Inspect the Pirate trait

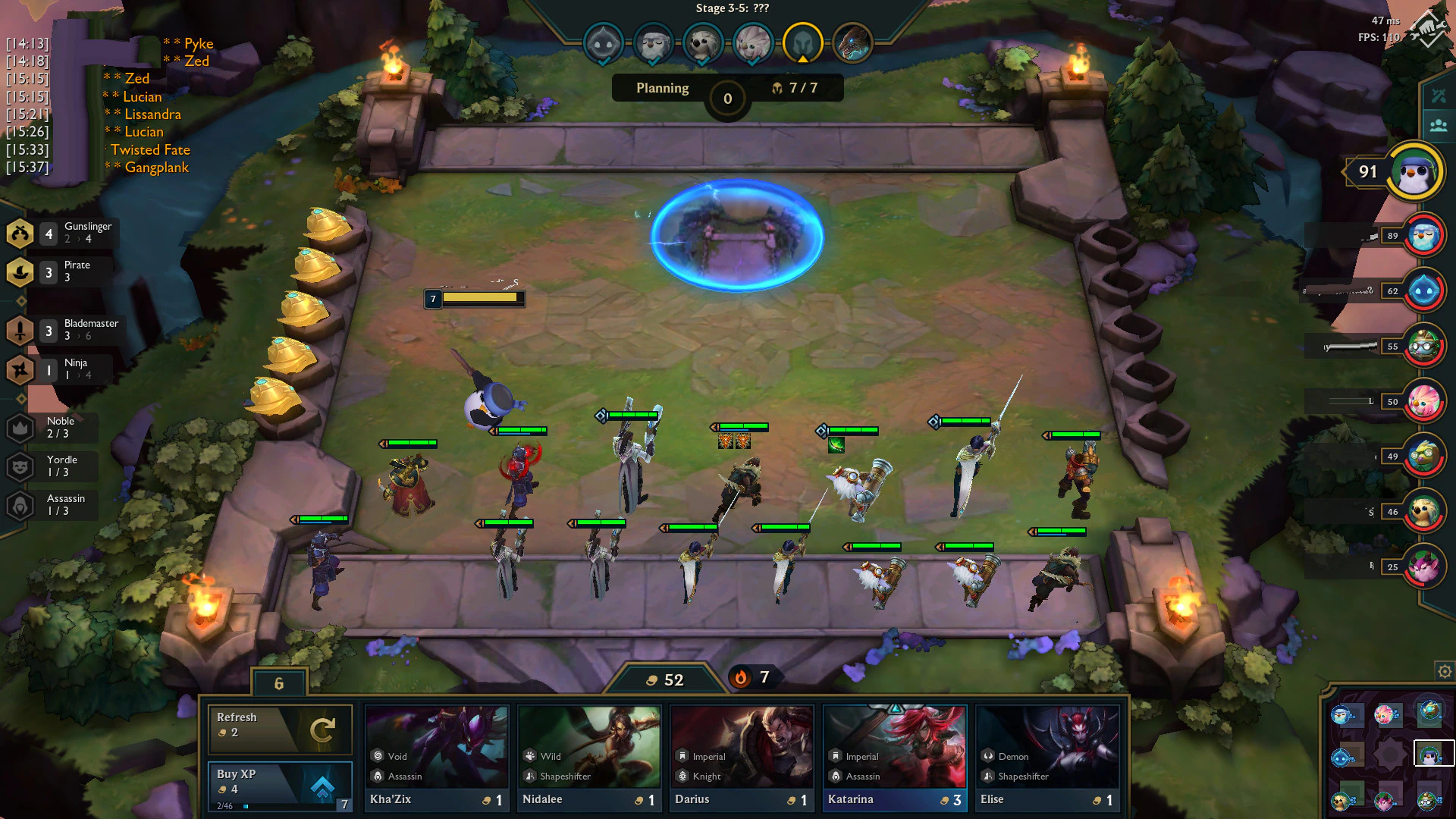click(62, 271)
